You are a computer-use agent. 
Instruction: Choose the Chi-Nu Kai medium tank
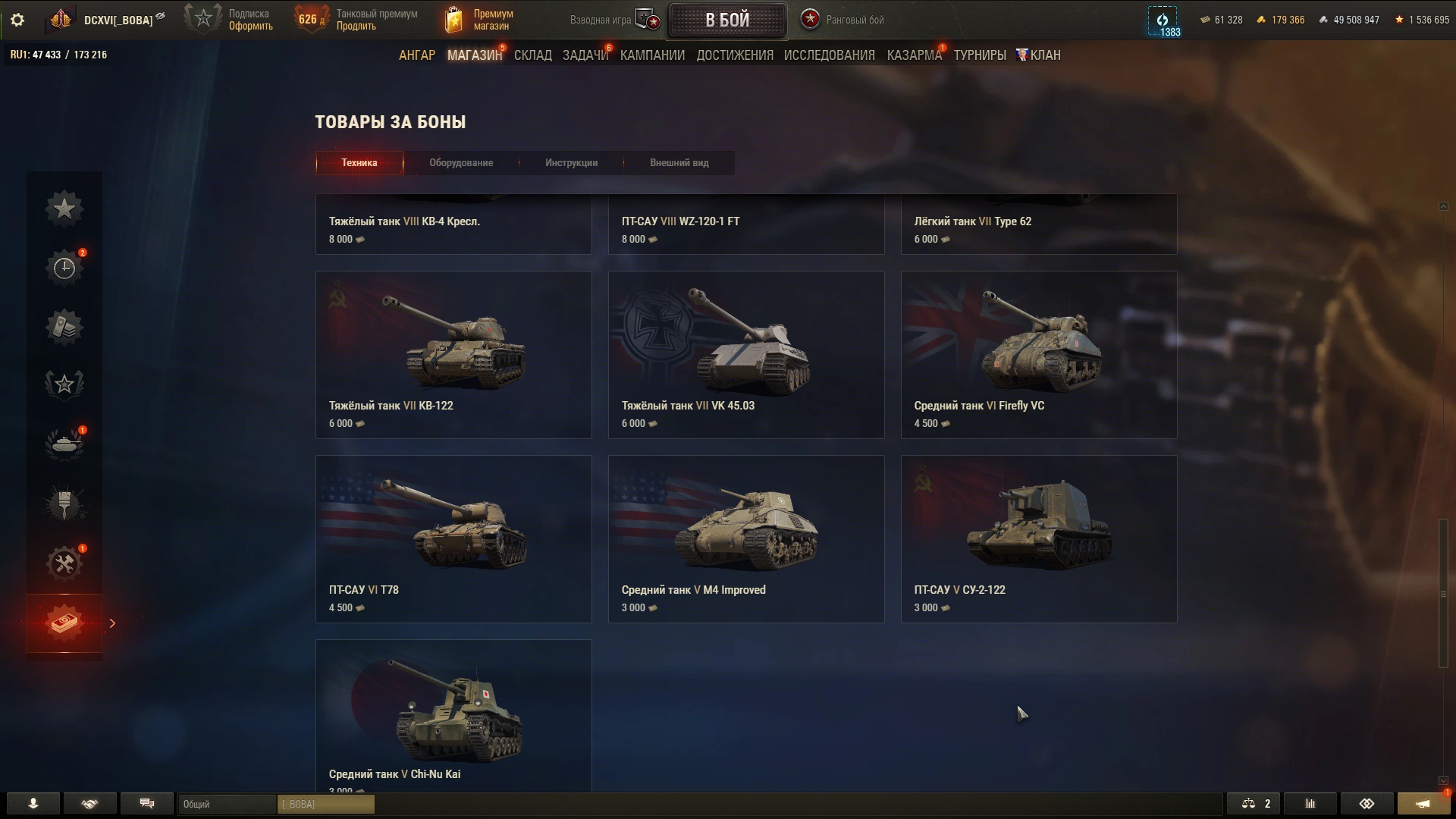[453, 716]
